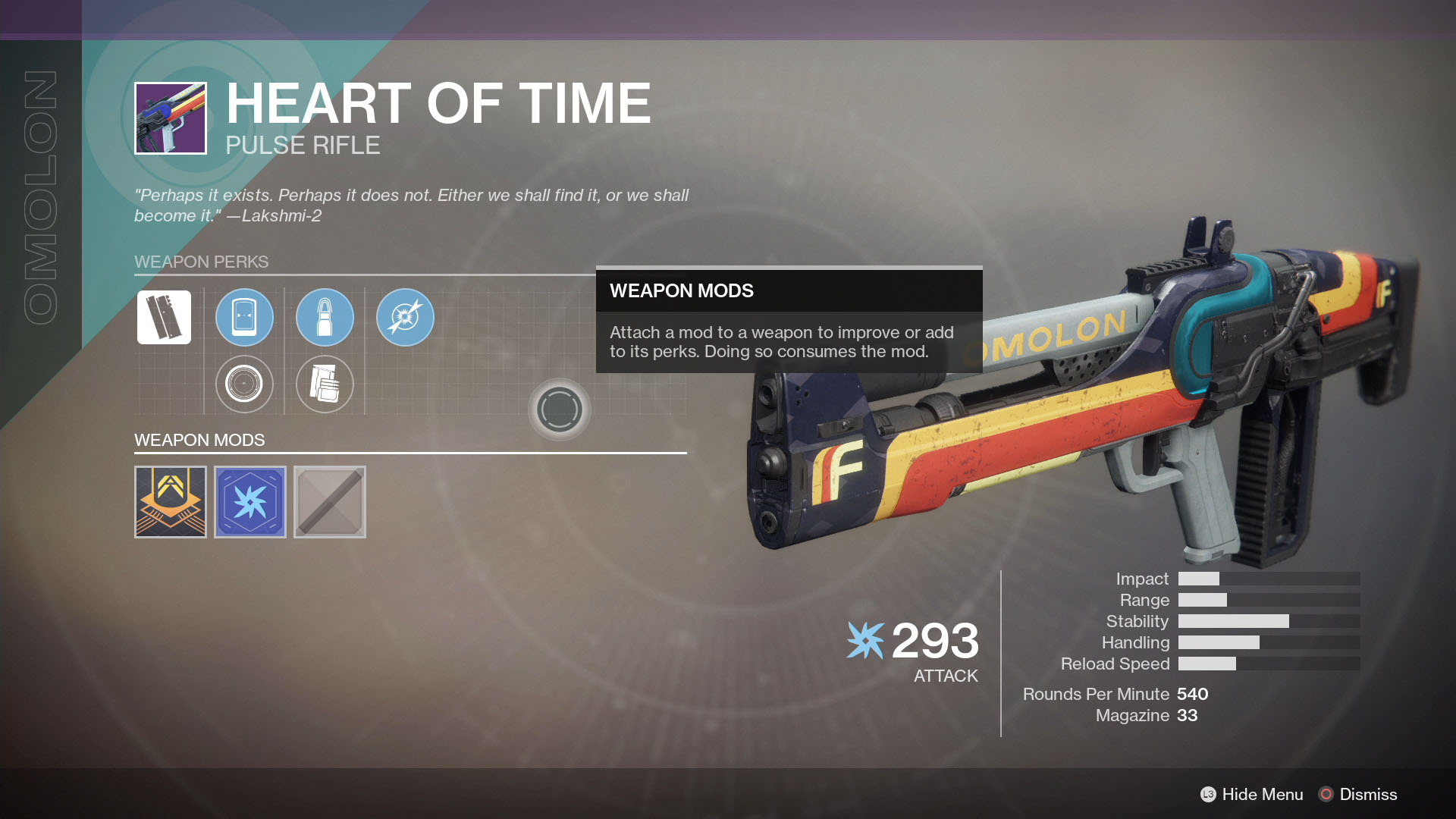Click the gold Backup Mag weapon mod
This screenshot has width=1456, height=819.
[x=170, y=501]
